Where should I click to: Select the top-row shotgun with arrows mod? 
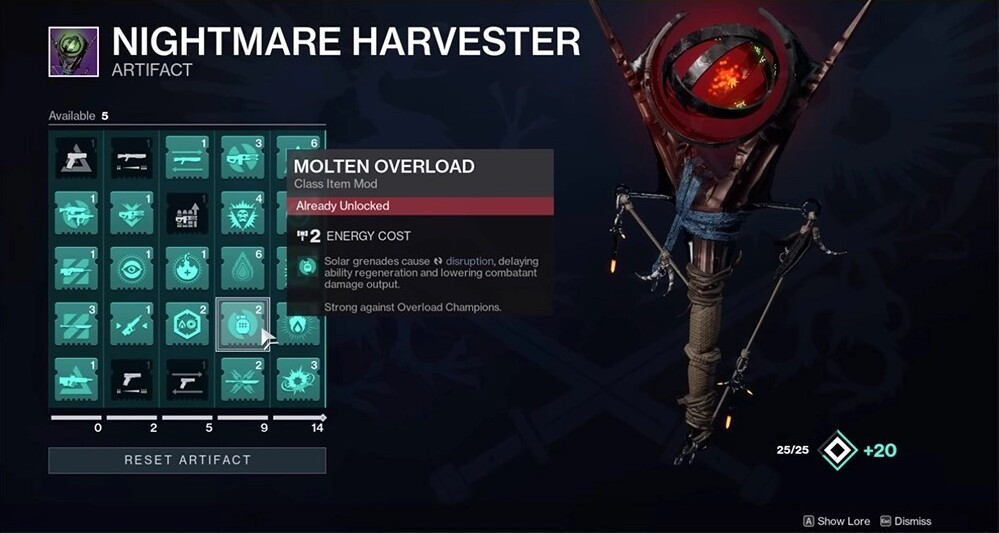click(187, 157)
